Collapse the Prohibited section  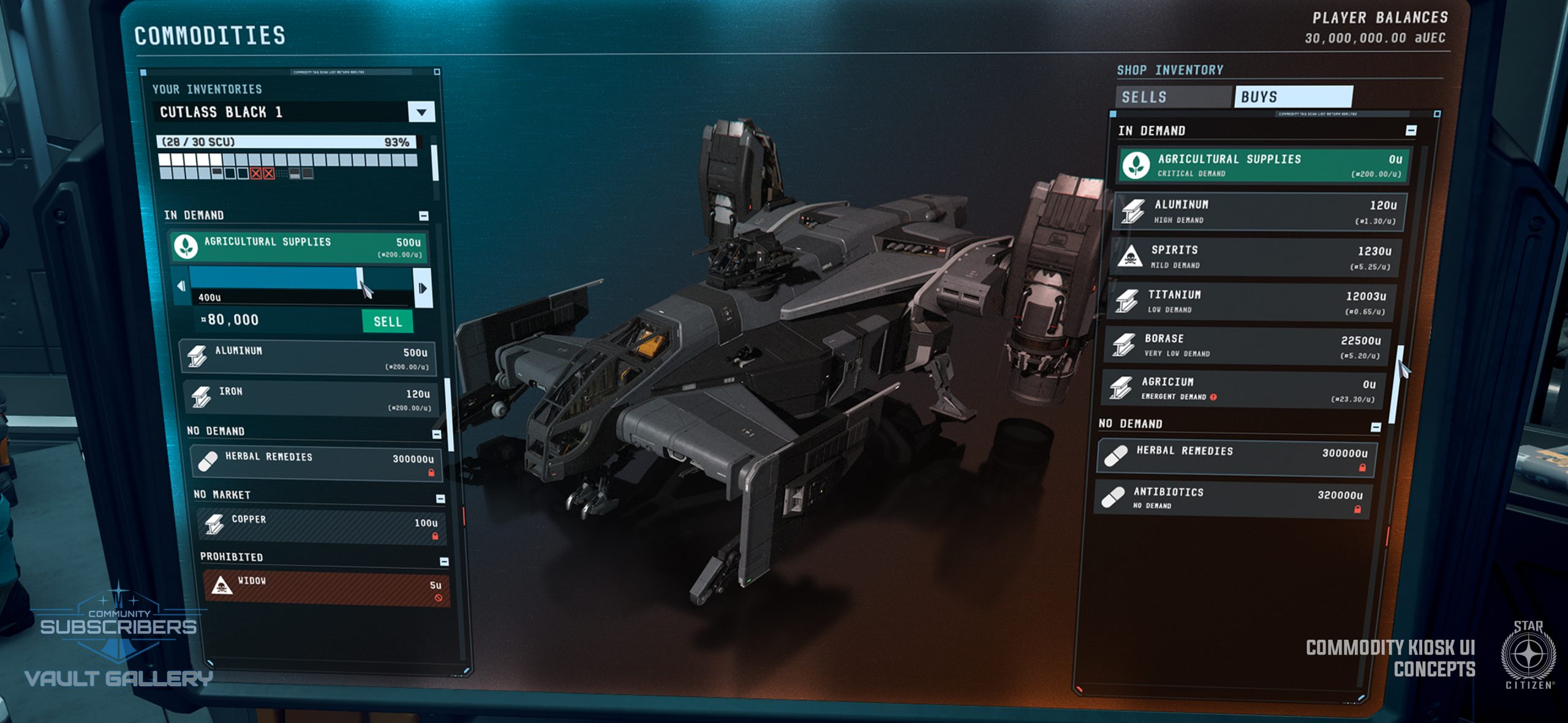[444, 561]
